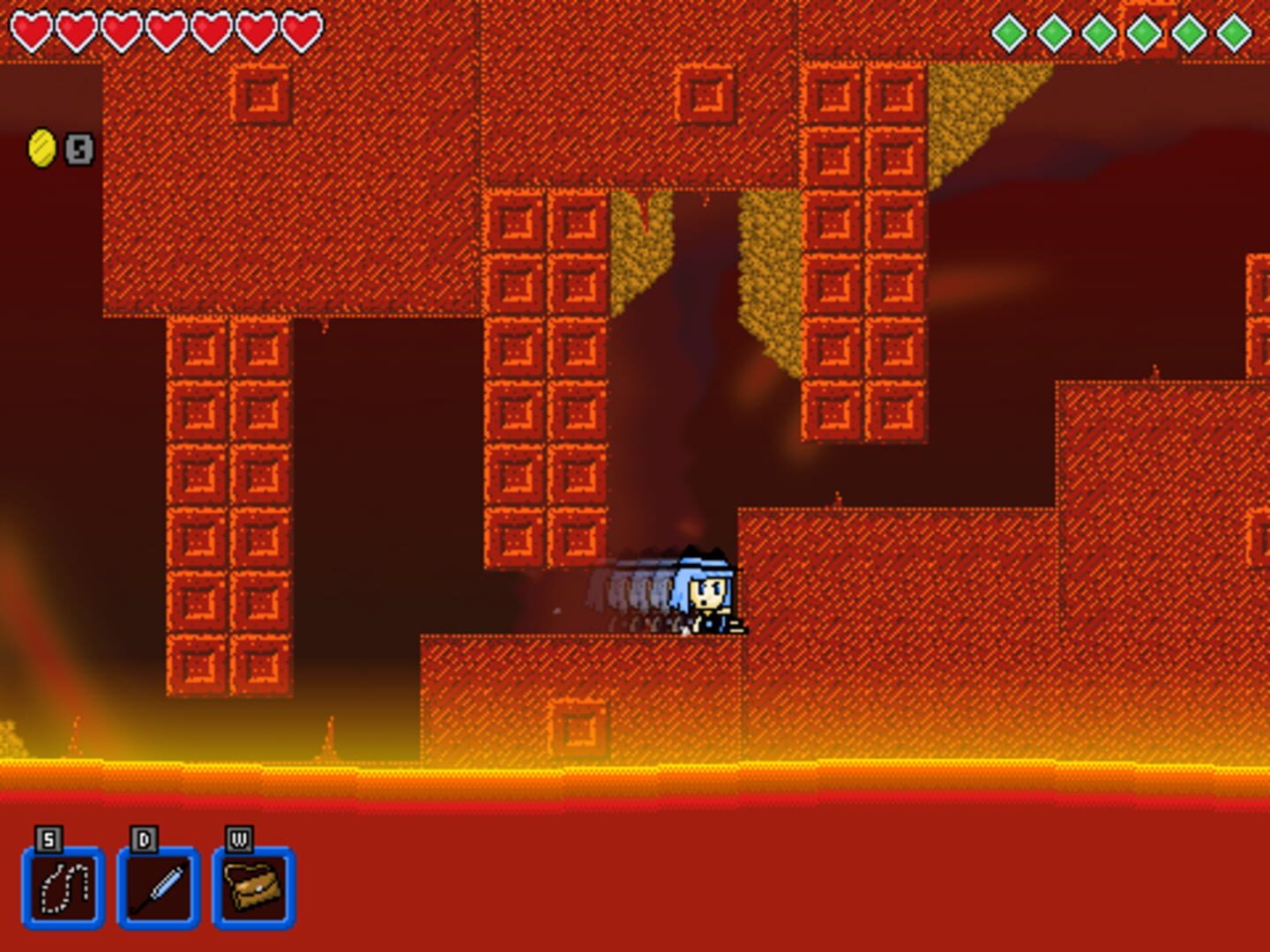Viewport: 1270px width, 952px height.
Task: Toggle the S keybind label above the whip slot
Action: tap(49, 840)
